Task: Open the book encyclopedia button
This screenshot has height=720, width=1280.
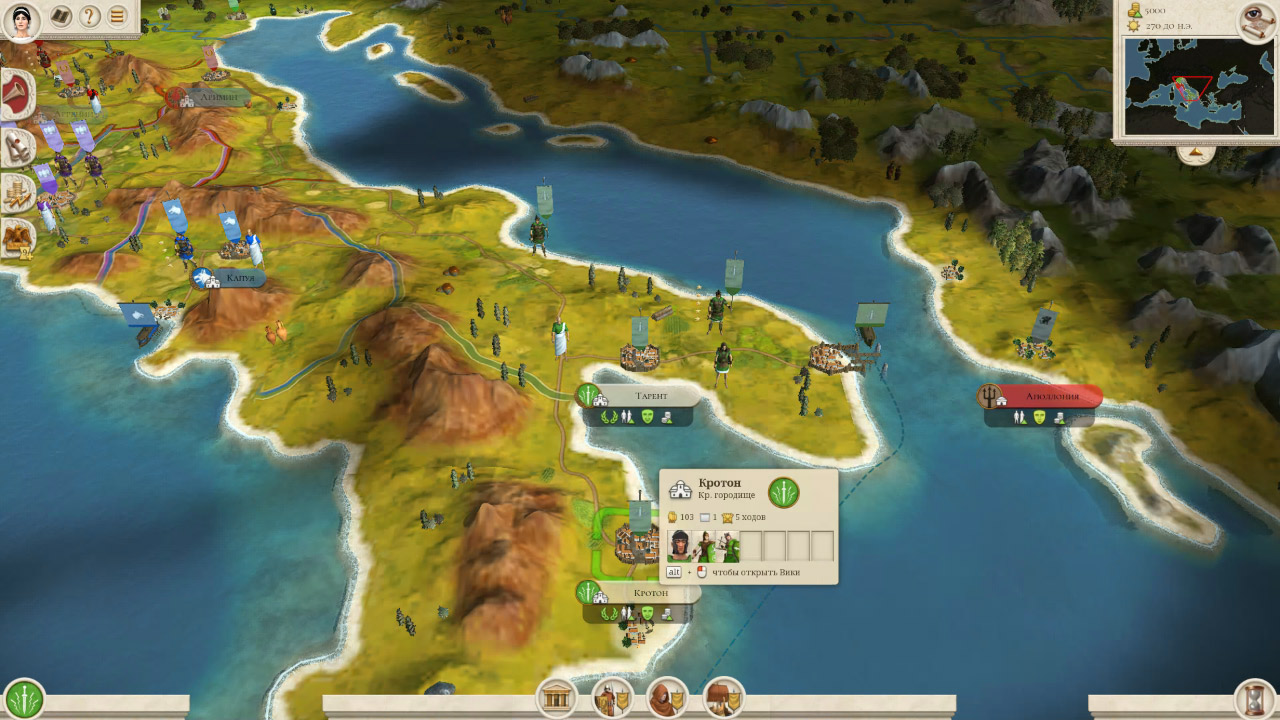Action: (61, 16)
